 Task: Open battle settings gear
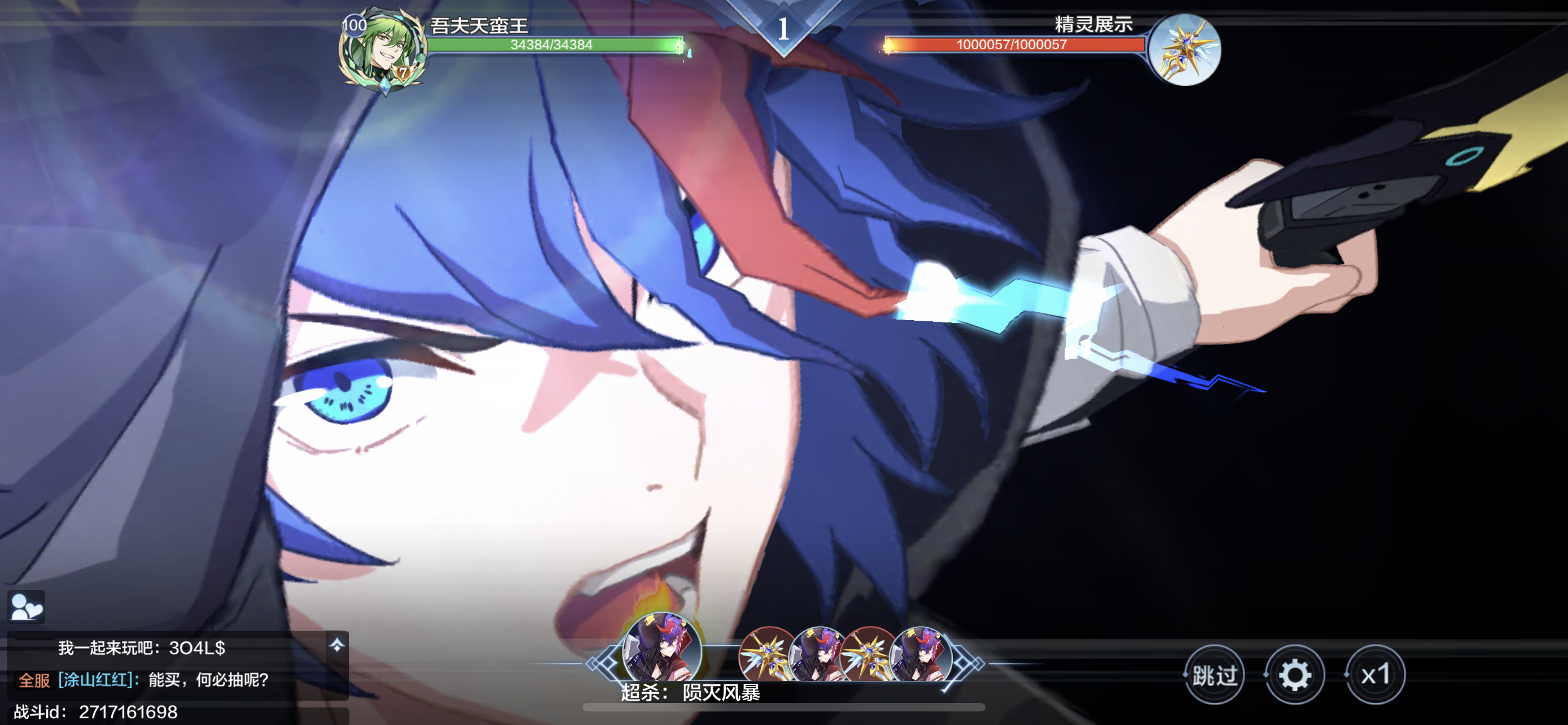click(x=1294, y=675)
